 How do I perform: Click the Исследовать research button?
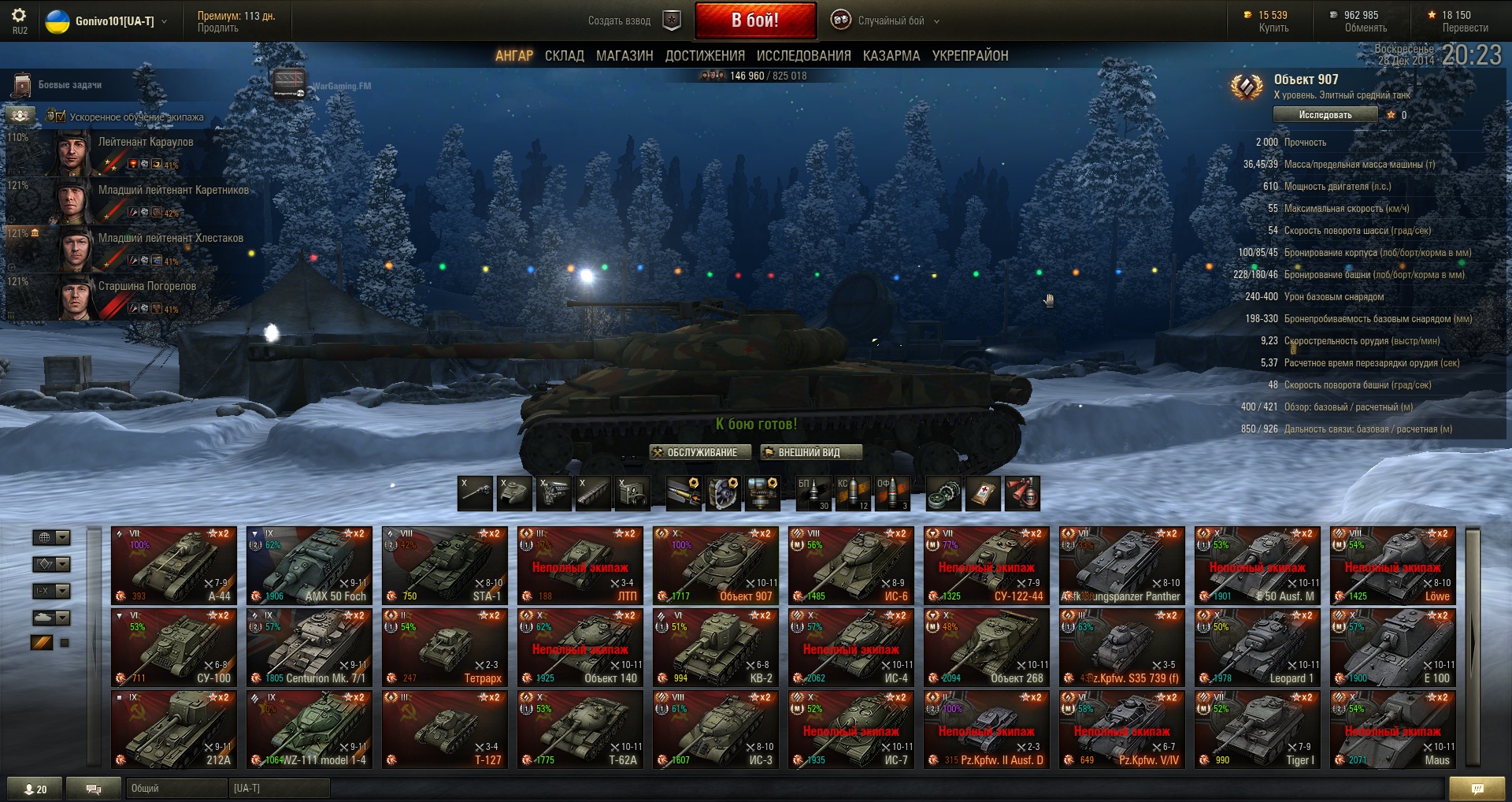tap(1325, 115)
